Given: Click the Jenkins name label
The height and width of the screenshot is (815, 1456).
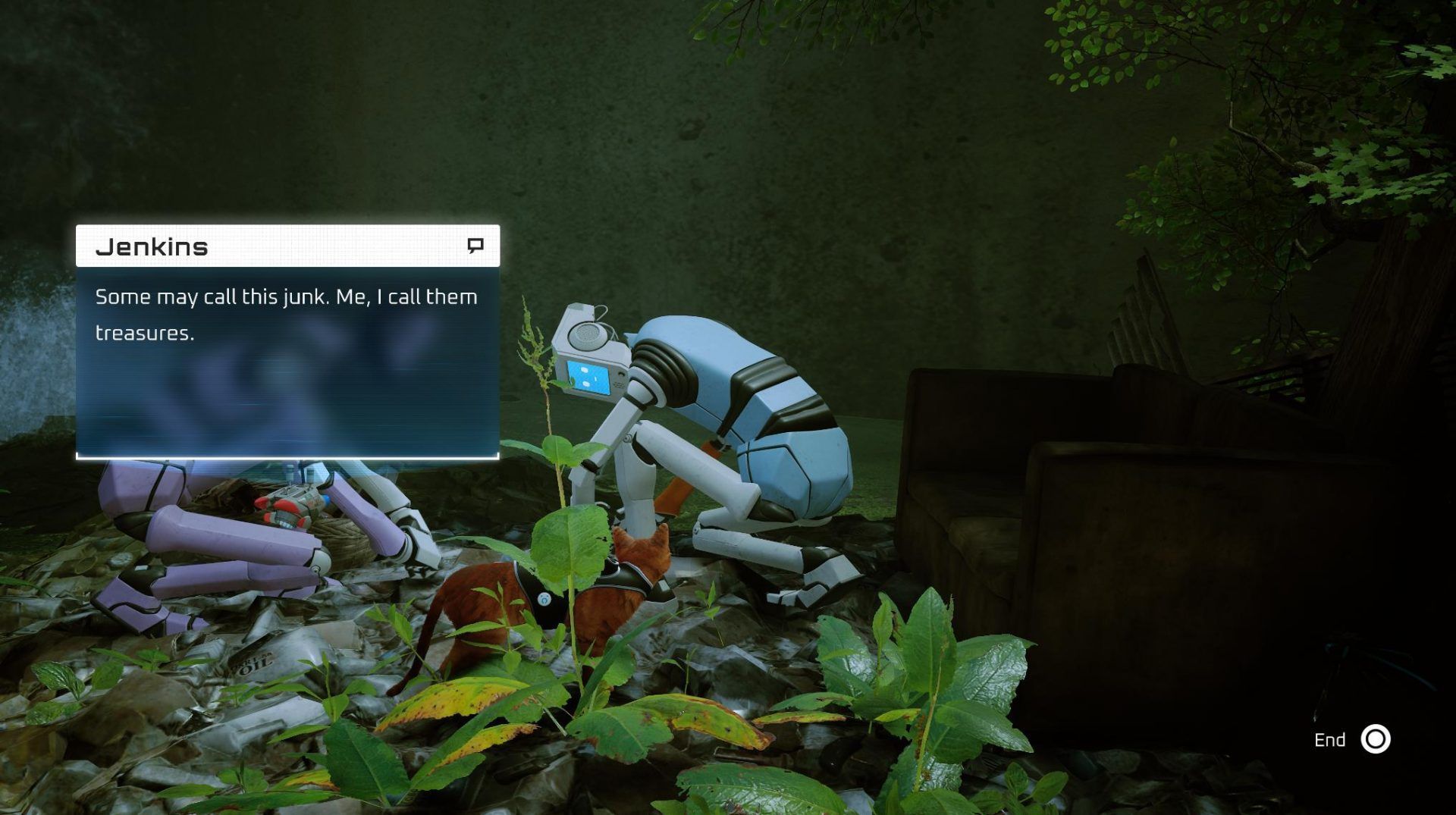Looking at the screenshot, I should coord(152,246).
